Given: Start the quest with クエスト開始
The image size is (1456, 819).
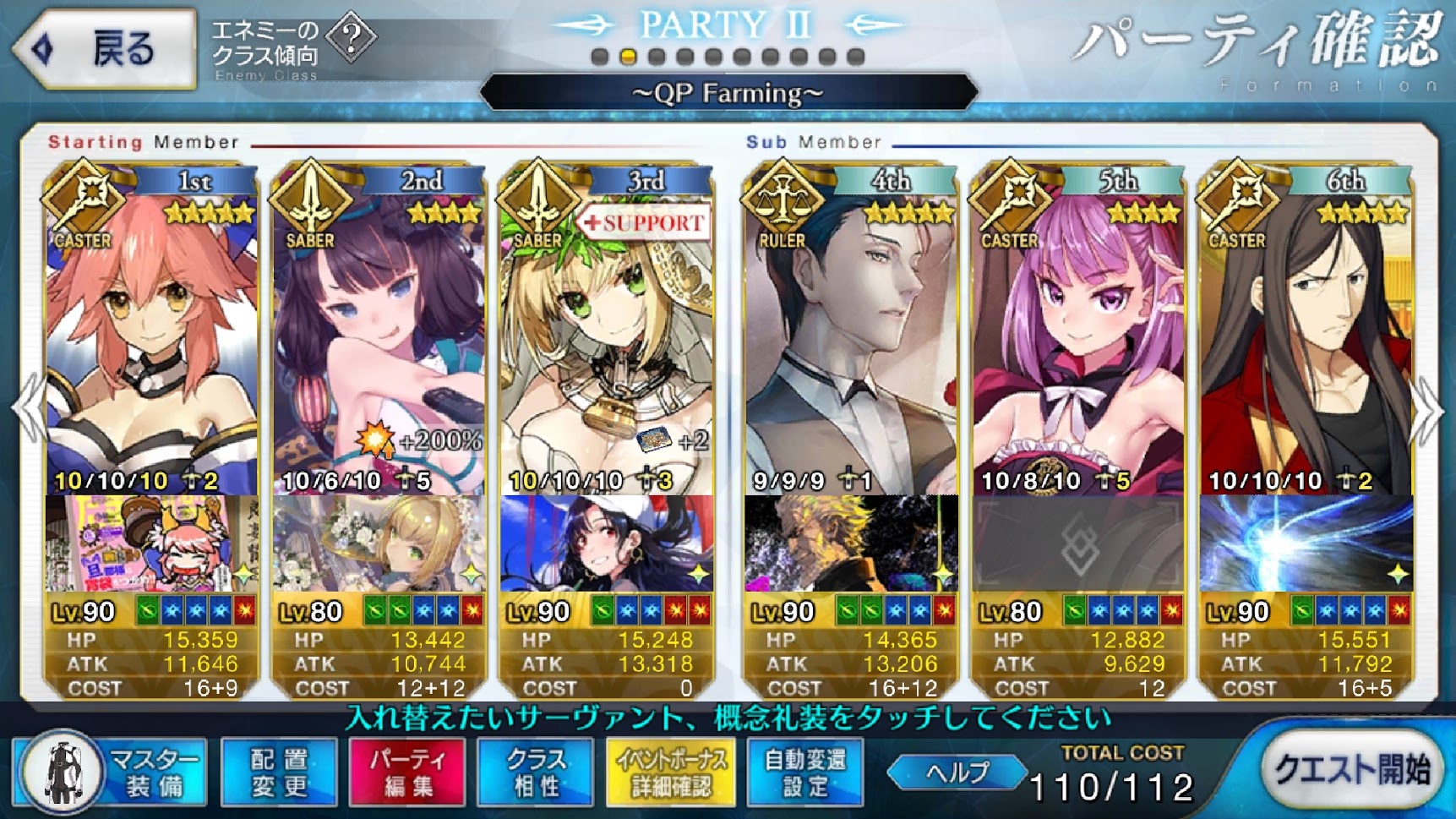Looking at the screenshot, I should tap(1350, 770).
